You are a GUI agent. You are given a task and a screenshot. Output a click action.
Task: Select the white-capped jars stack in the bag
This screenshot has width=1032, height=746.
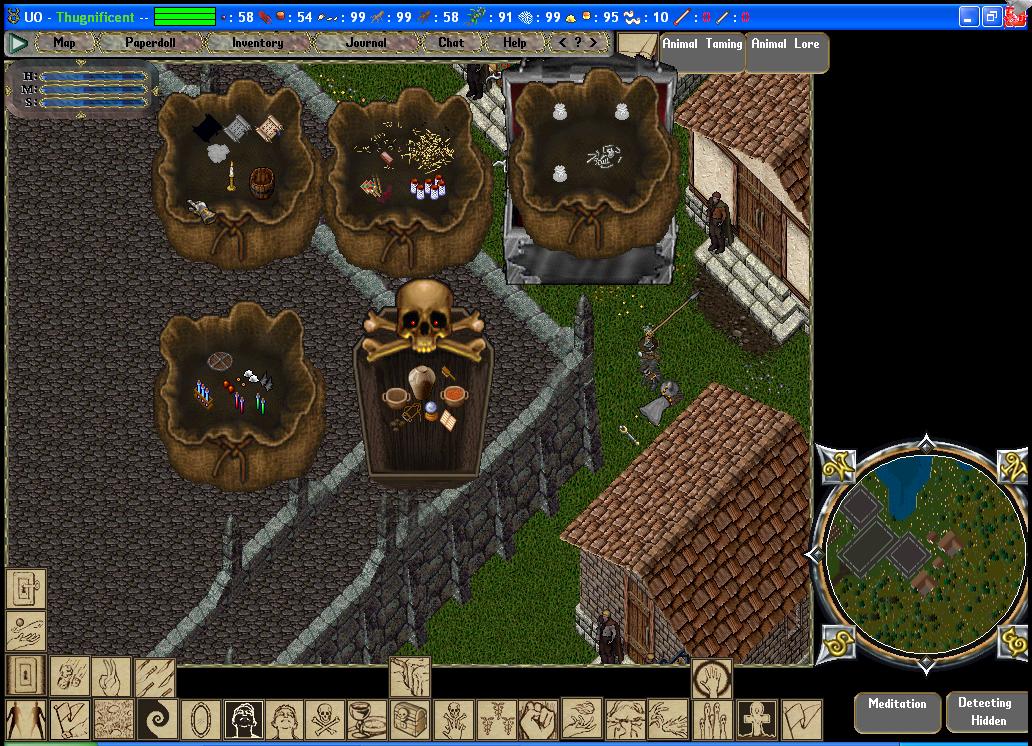click(x=427, y=187)
